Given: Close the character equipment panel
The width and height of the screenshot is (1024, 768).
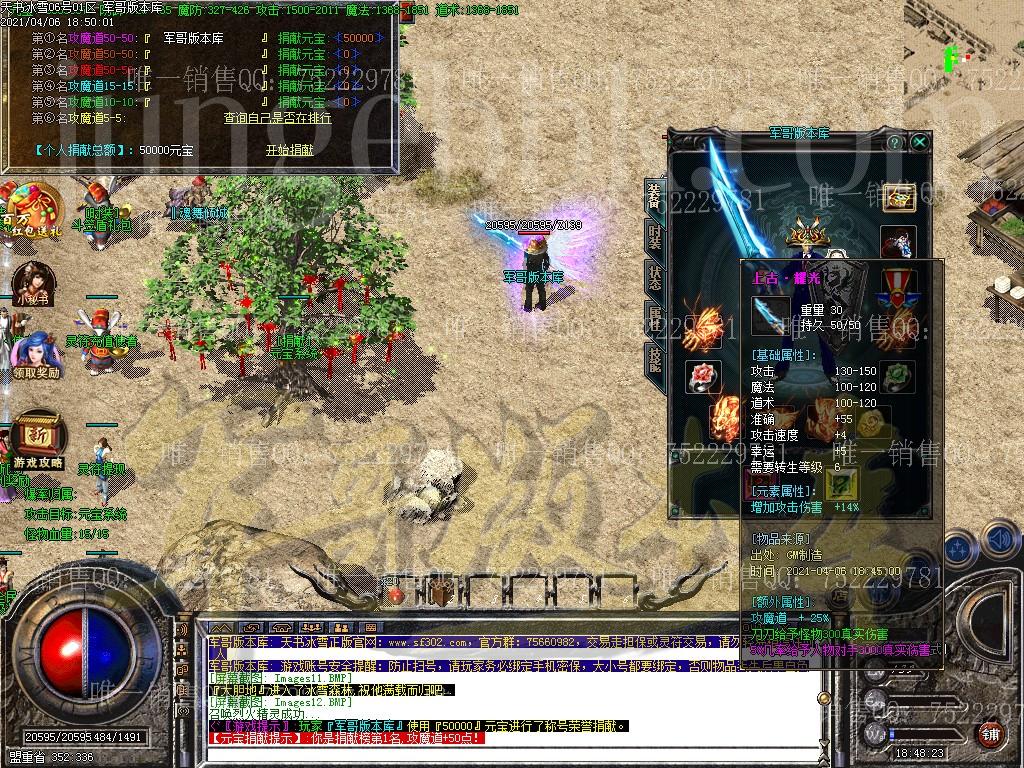Looking at the screenshot, I should (x=919, y=142).
